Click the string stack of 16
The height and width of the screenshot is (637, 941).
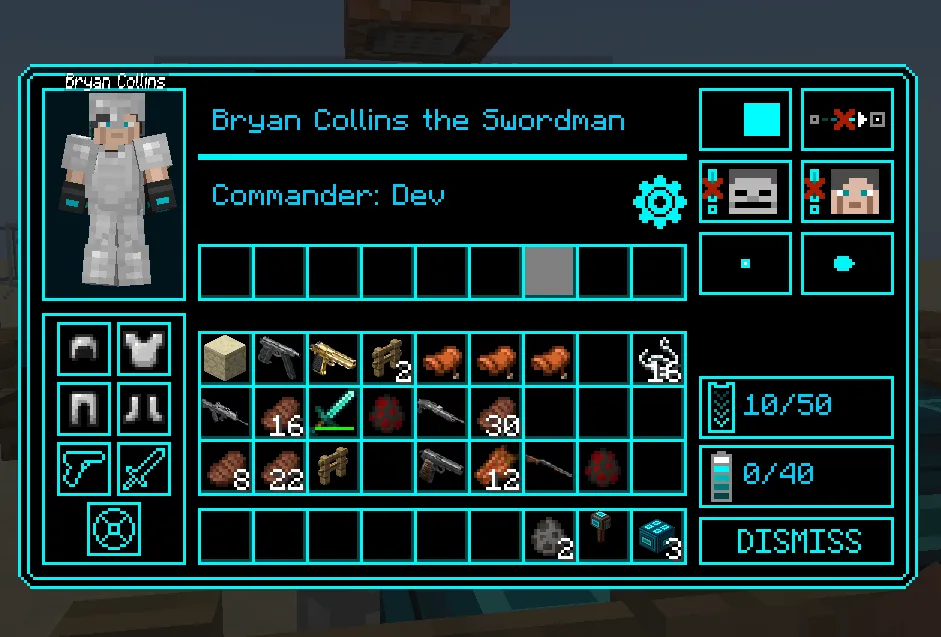[658, 358]
